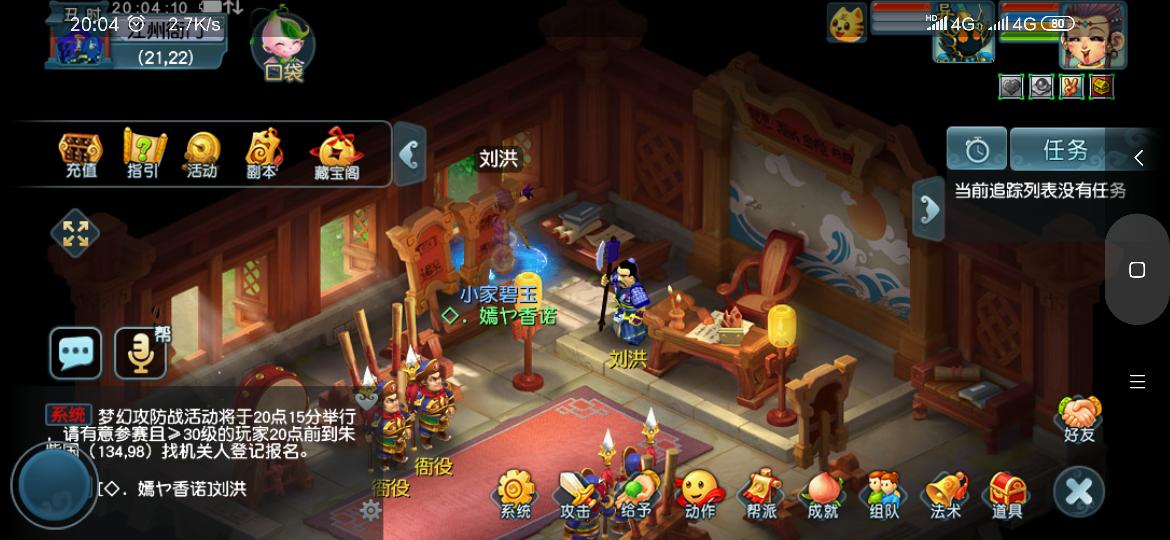Screen dimensions: 1170x540
Task: Switch to the 任务 quest tab
Action: tap(1065, 150)
